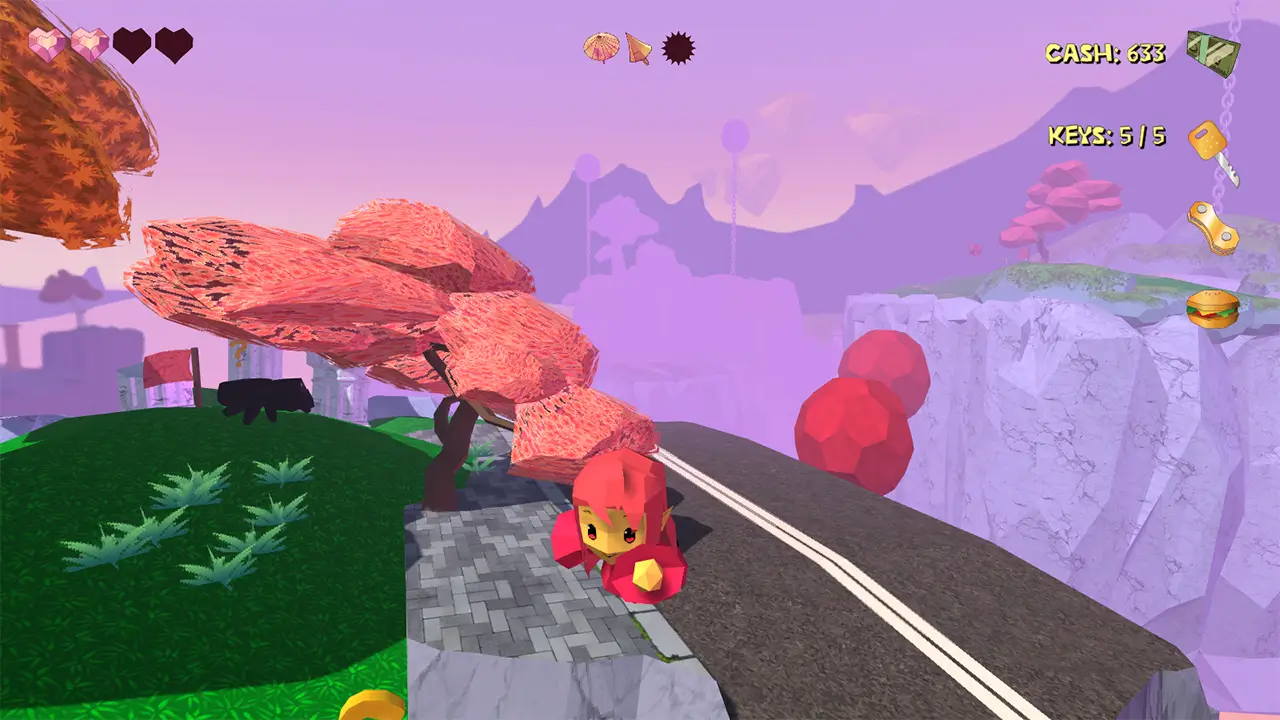Click the green cash bill icon

coord(1212,52)
